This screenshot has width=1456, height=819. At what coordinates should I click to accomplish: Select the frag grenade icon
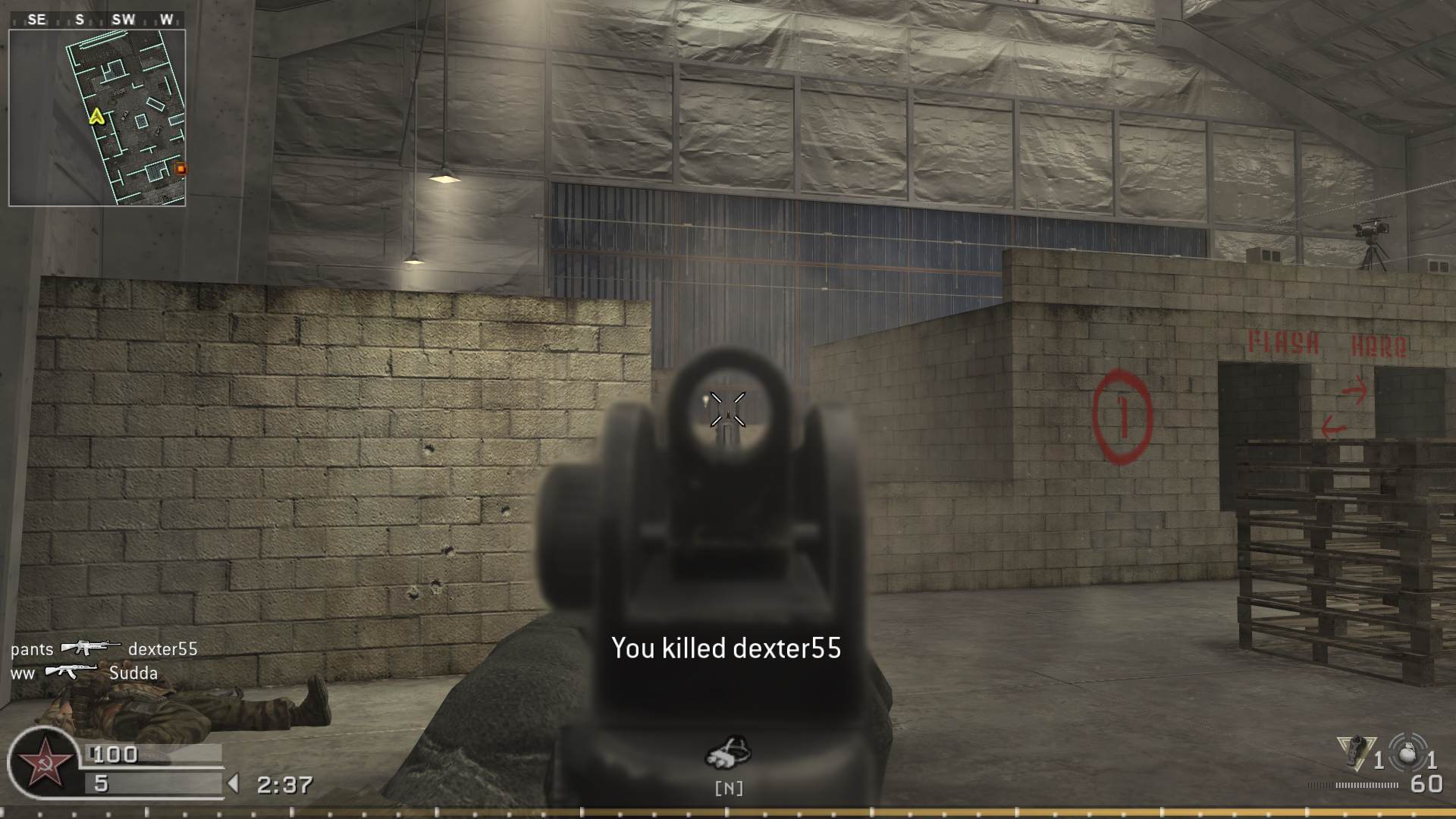(x=1407, y=753)
